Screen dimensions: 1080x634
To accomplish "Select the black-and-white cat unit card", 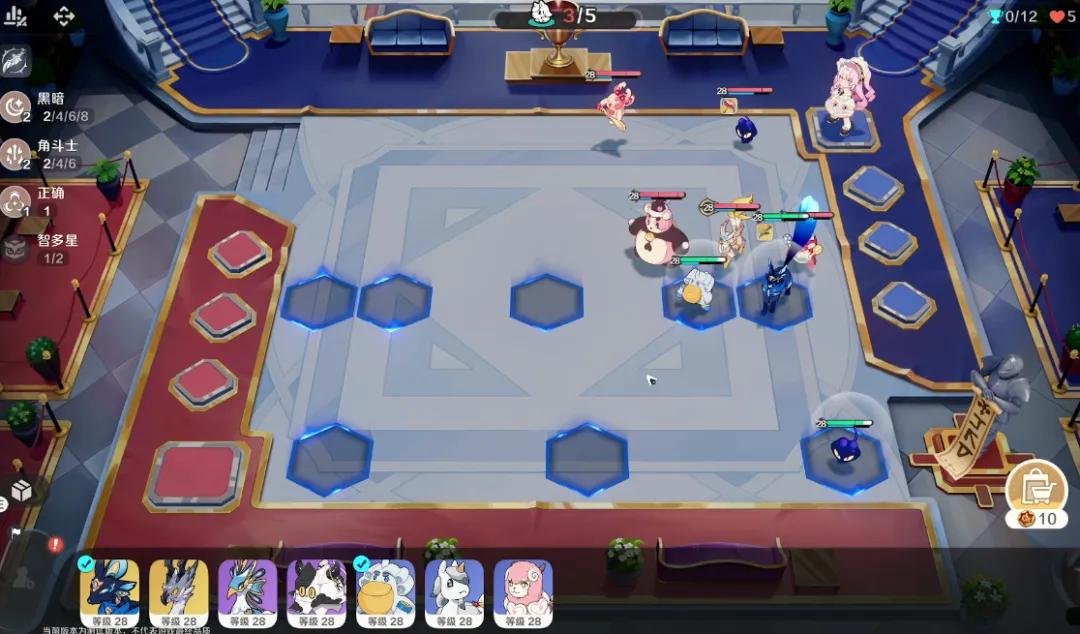I will [316, 592].
